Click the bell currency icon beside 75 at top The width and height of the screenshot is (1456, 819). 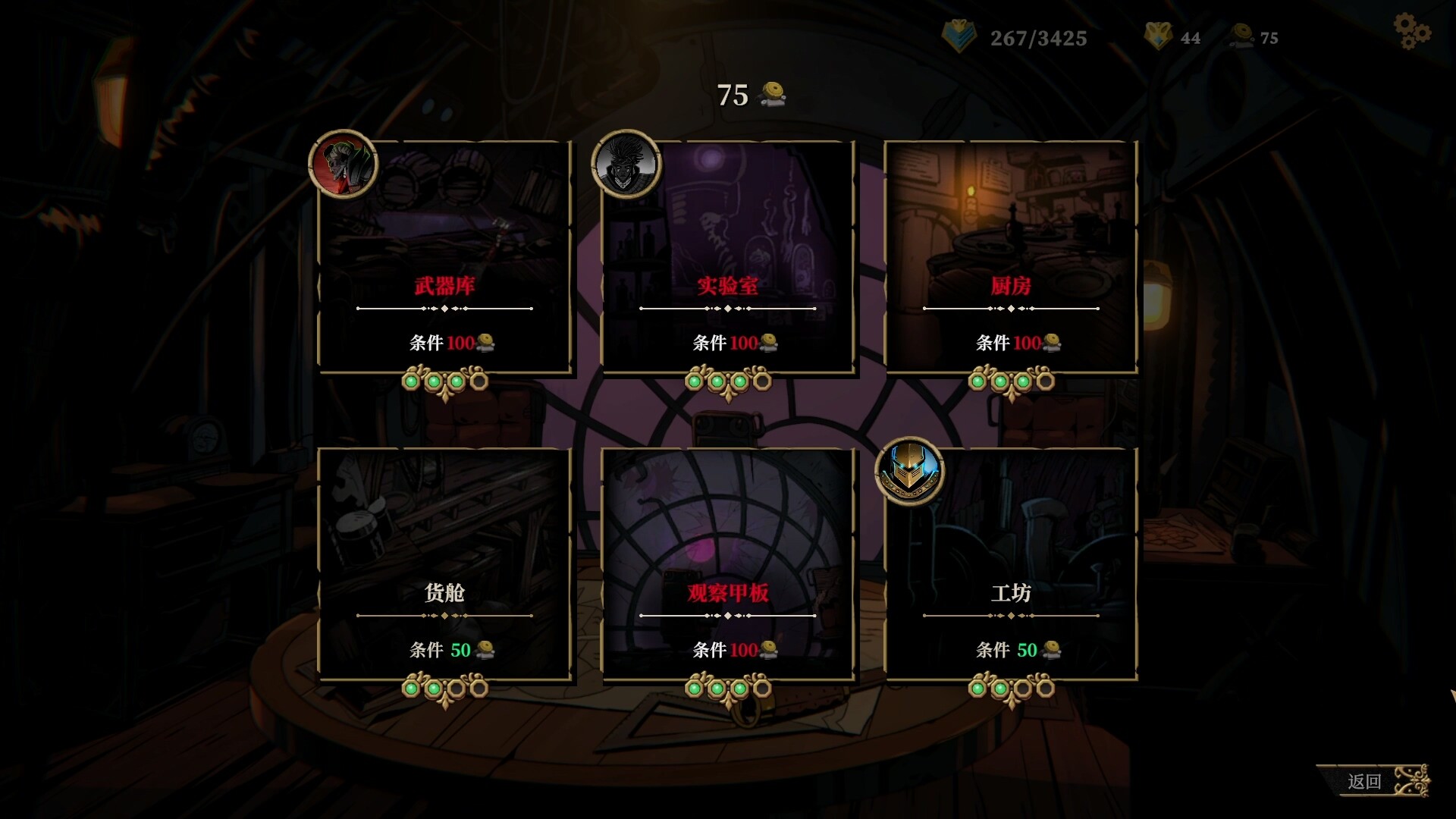point(770,94)
